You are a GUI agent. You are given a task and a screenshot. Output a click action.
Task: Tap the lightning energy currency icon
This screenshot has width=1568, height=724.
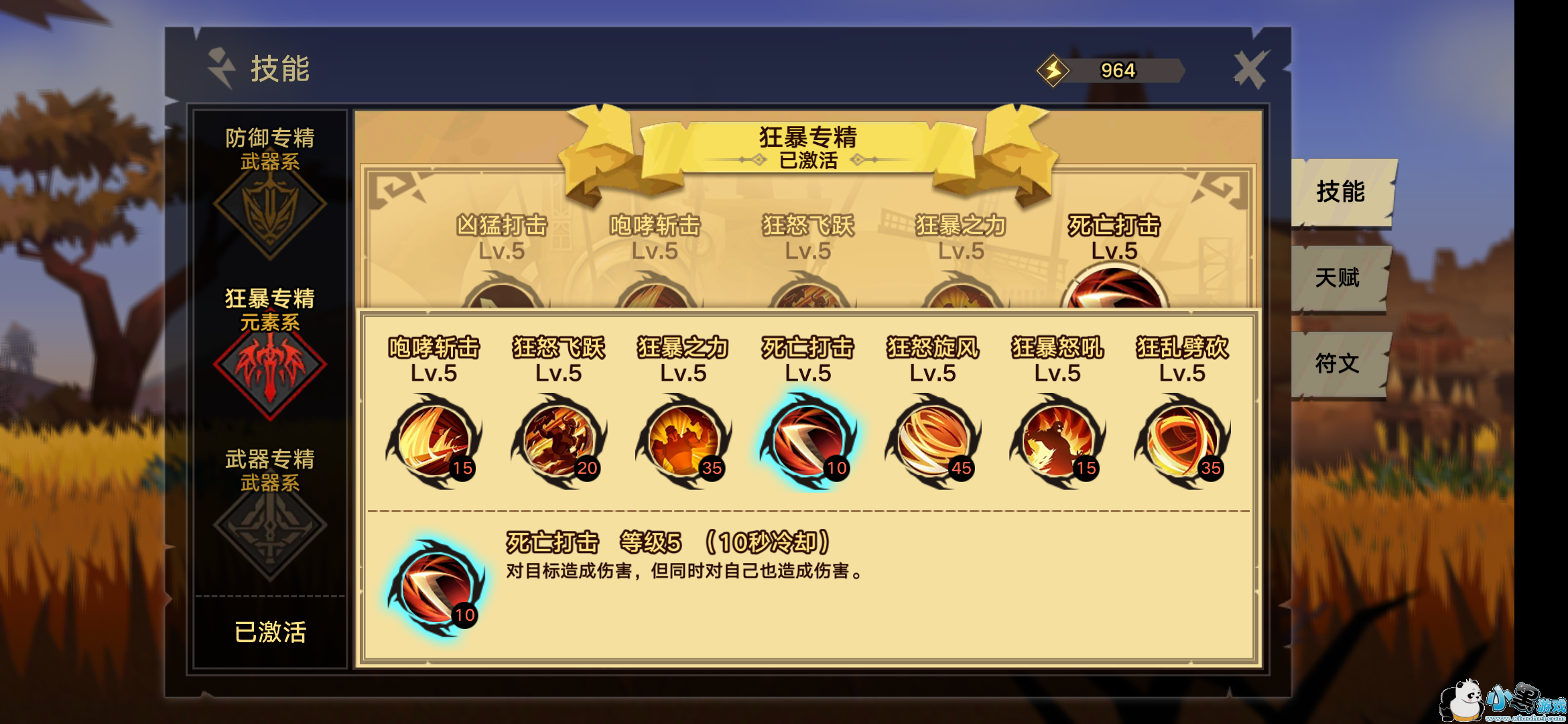[x=1053, y=70]
